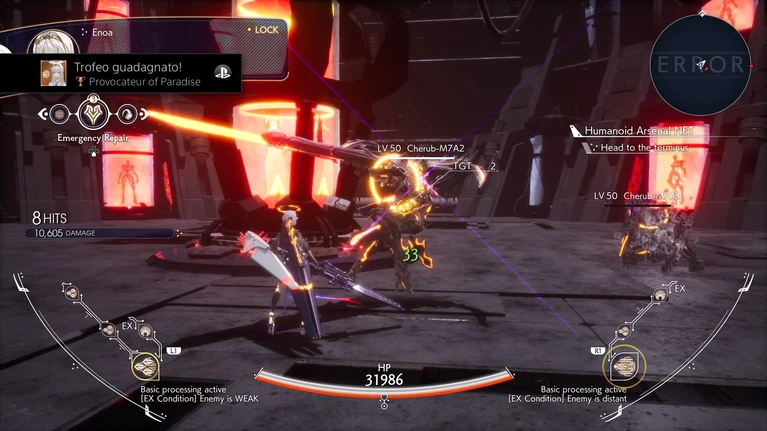Activate the circled right-side skill above 'Enemy is distant'
This screenshot has height=431, width=767.
626,367
